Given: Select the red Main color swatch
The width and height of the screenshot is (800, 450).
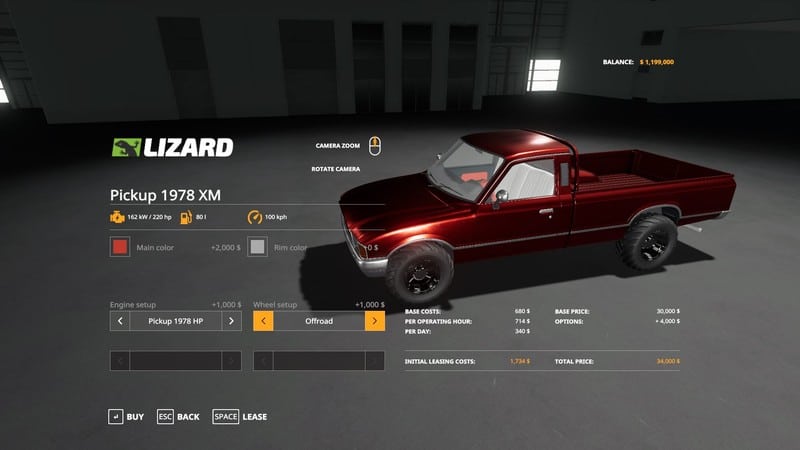Looking at the screenshot, I should click(x=120, y=247).
